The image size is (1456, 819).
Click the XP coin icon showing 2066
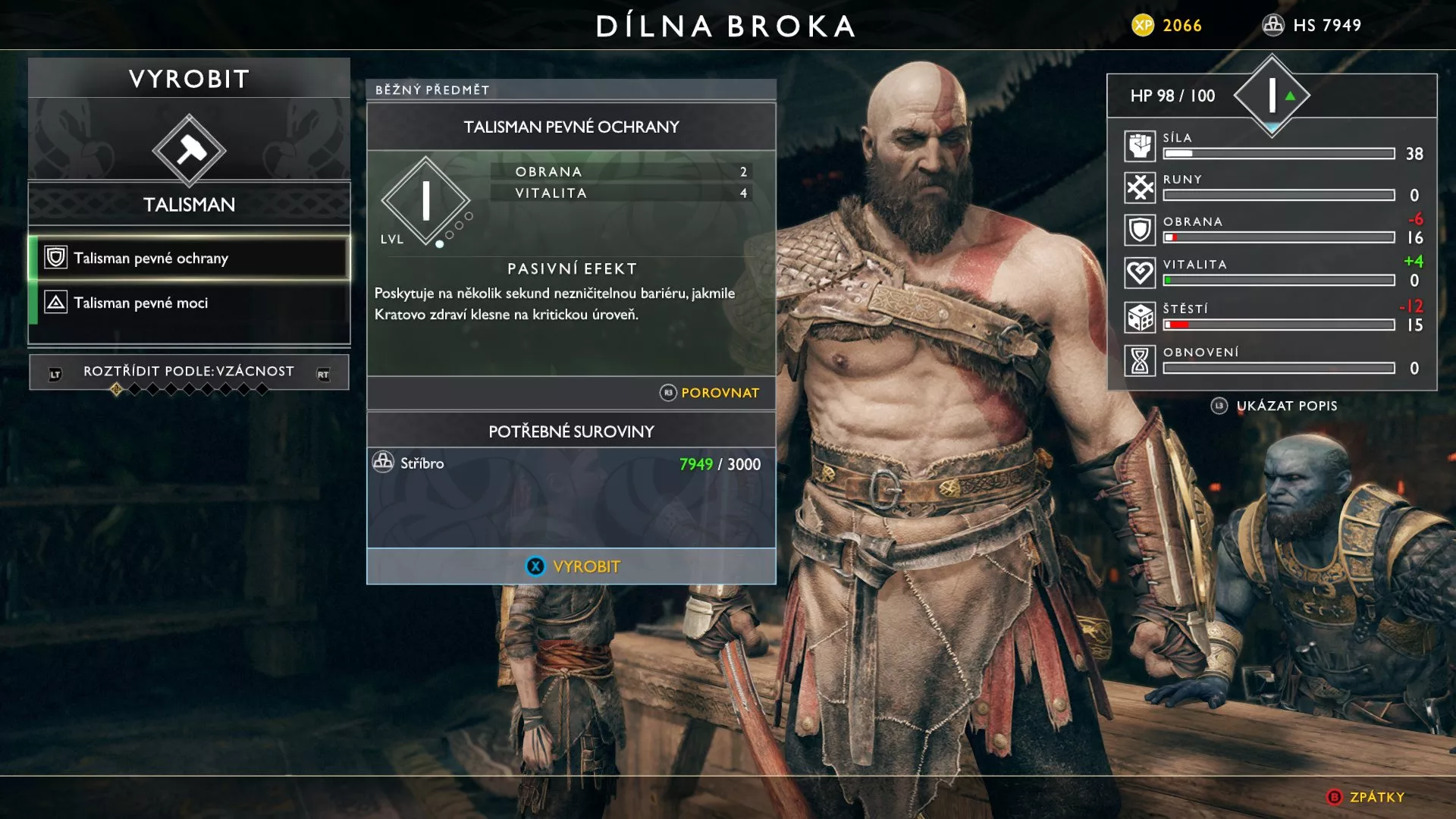tap(1144, 24)
